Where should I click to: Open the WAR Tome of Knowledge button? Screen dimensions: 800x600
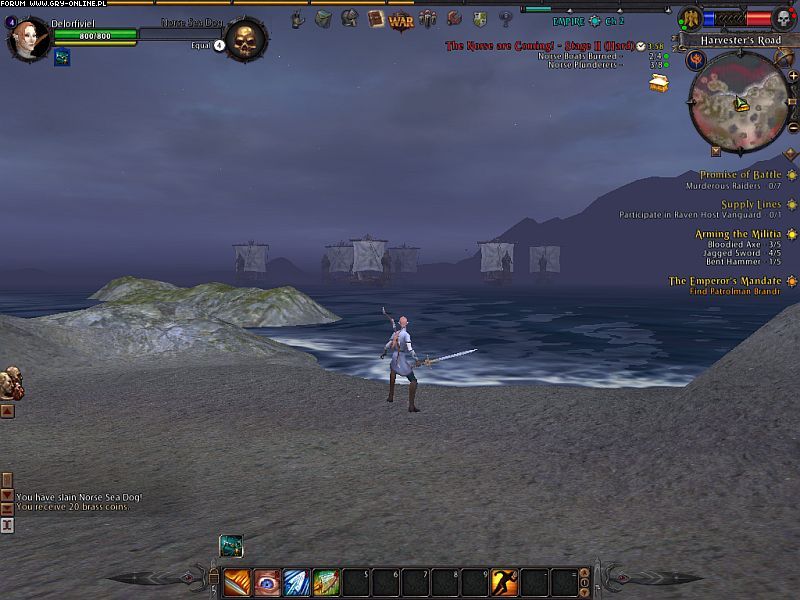click(x=401, y=20)
